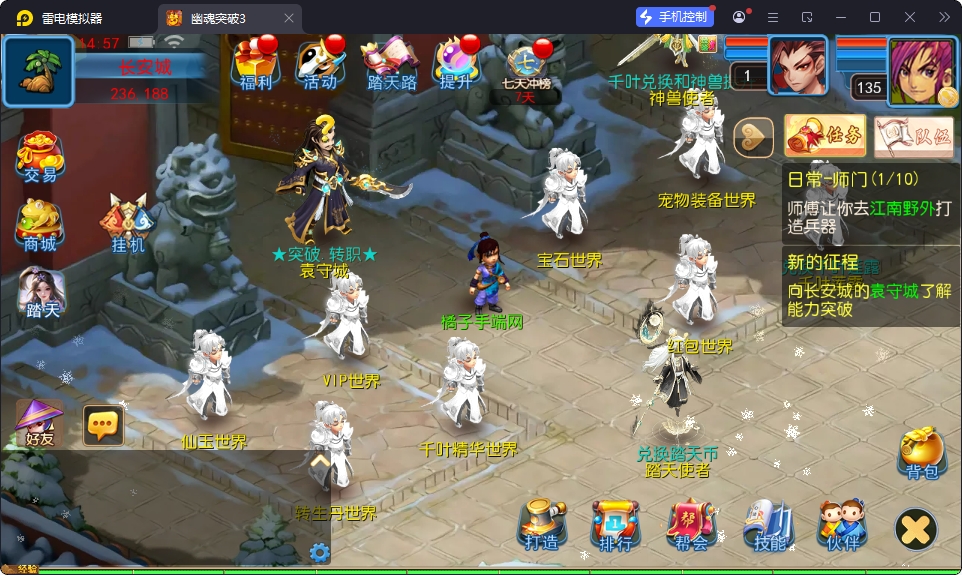Open the 背包 bag
This screenshot has width=962, height=575.
(921, 453)
